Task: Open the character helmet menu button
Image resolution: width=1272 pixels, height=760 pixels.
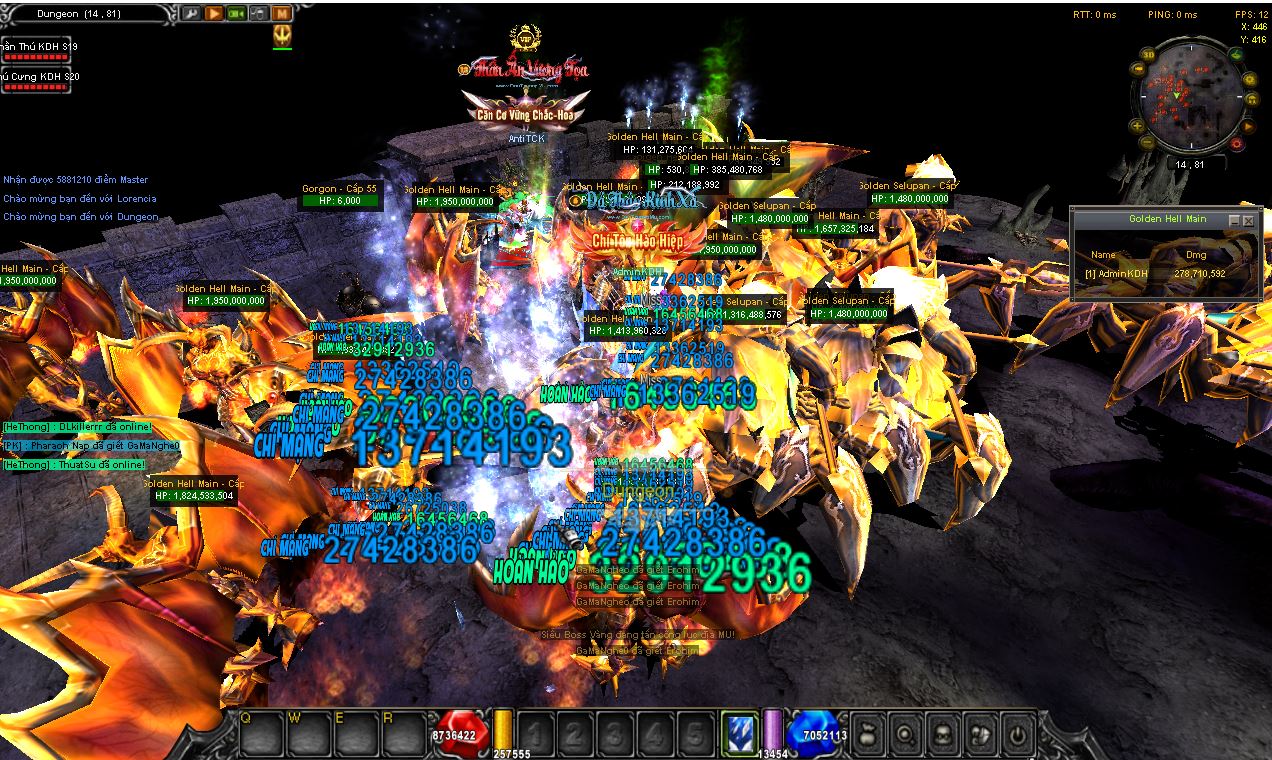Action: [x=943, y=735]
